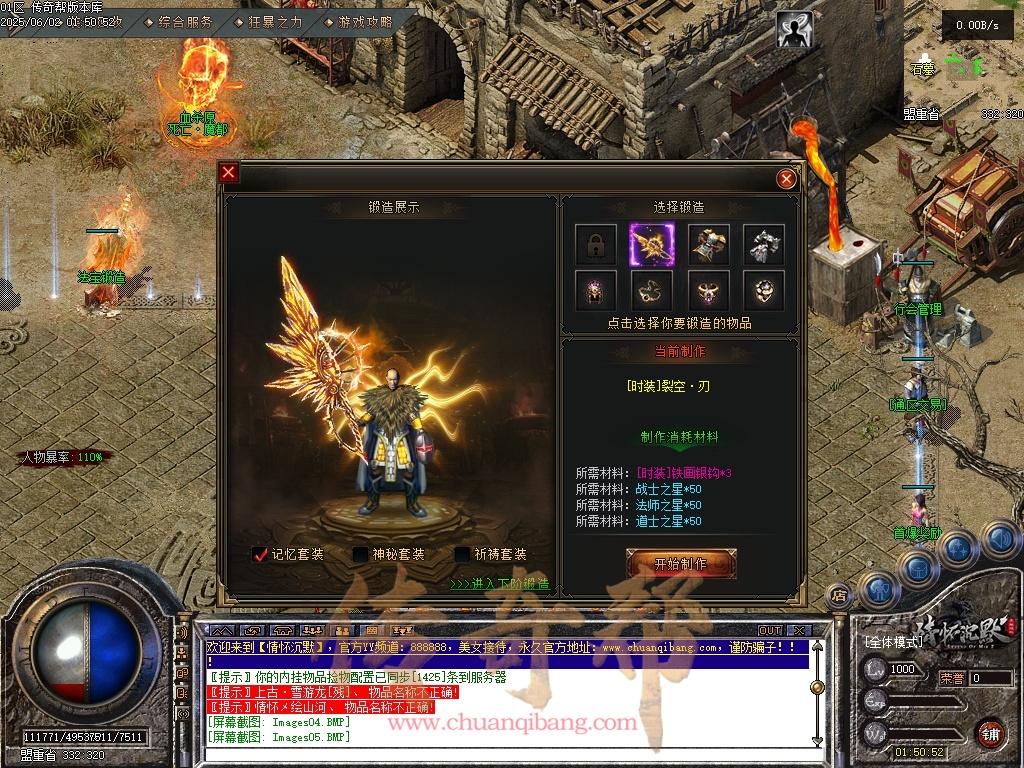Click the red square X at the panel's corner
Image resolution: width=1024 pixels, height=768 pixels.
coord(229,172)
